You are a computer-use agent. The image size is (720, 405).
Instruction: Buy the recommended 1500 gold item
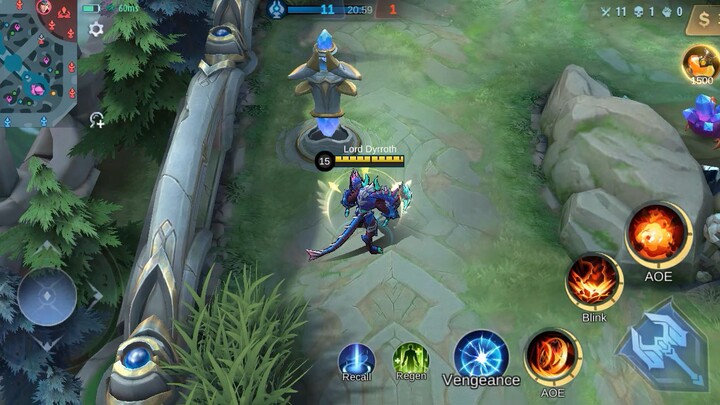701,63
